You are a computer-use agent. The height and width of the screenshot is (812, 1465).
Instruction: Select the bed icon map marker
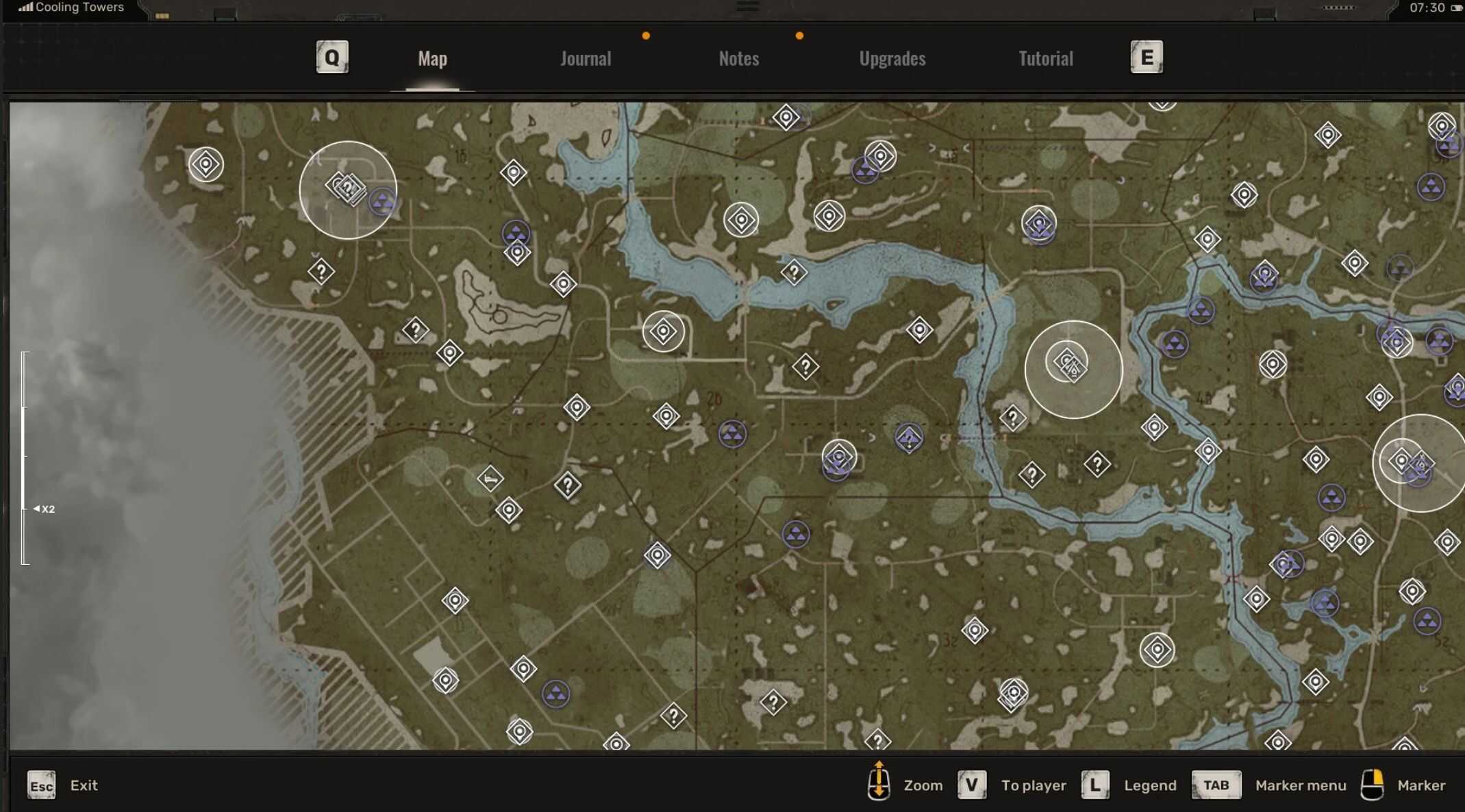point(490,479)
